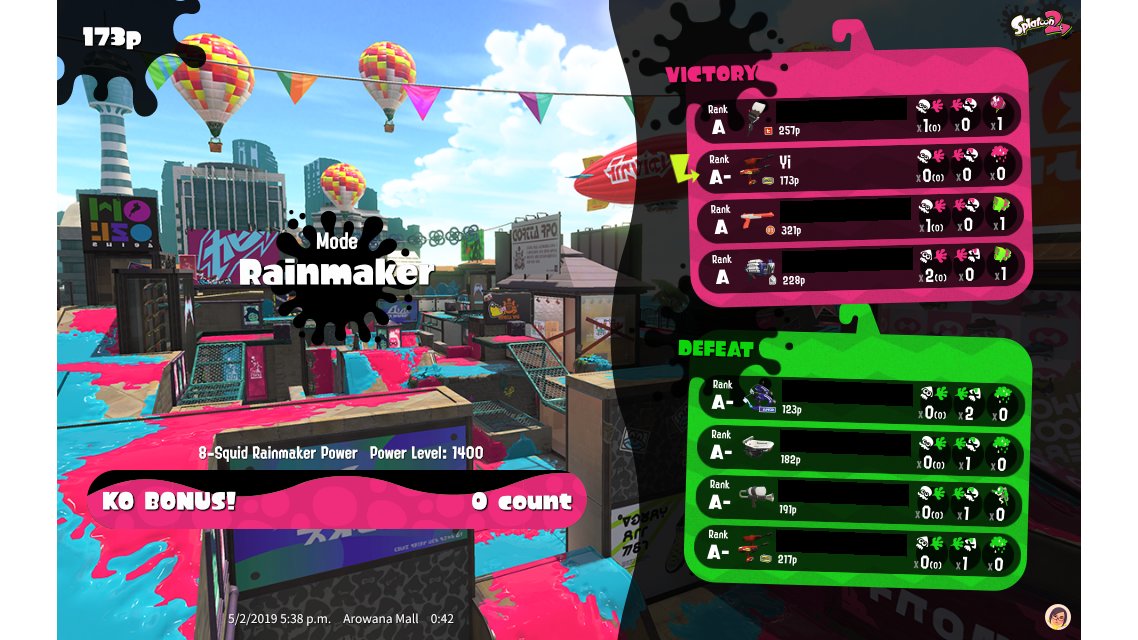
Task: Select player Yi's result row
Action: click(860, 167)
